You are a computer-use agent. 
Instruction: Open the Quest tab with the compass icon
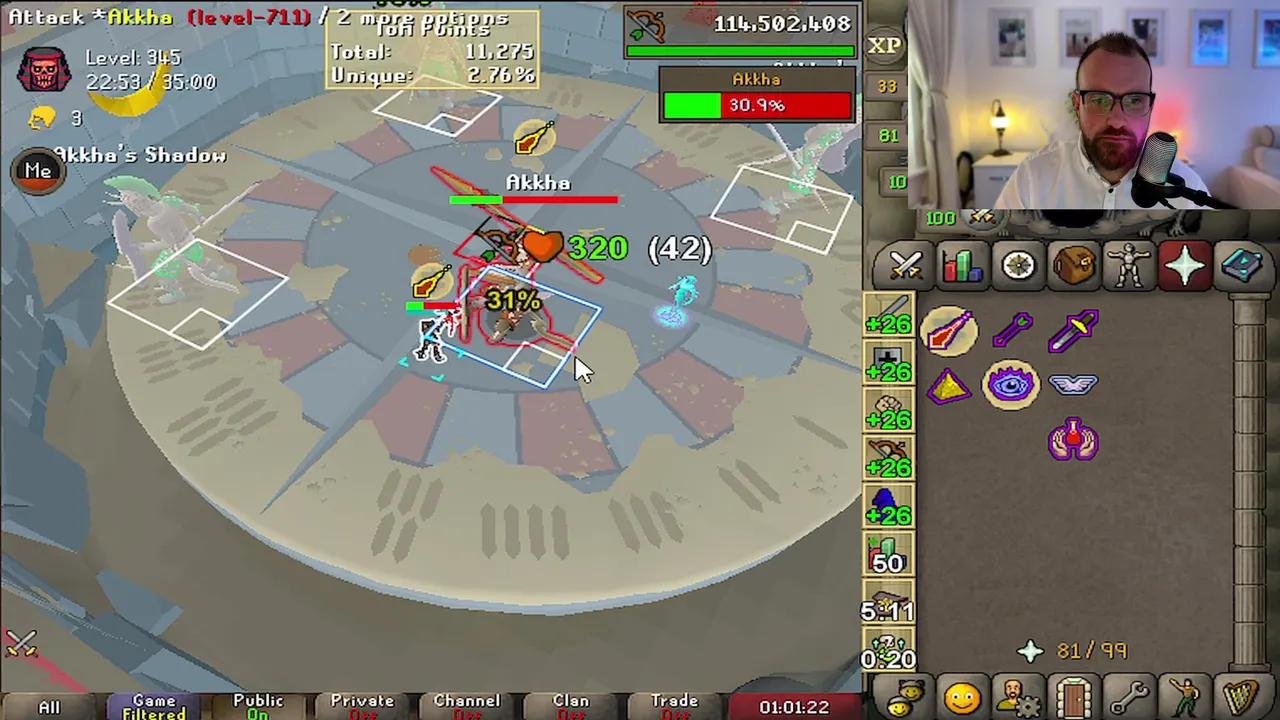click(x=1017, y=264)
